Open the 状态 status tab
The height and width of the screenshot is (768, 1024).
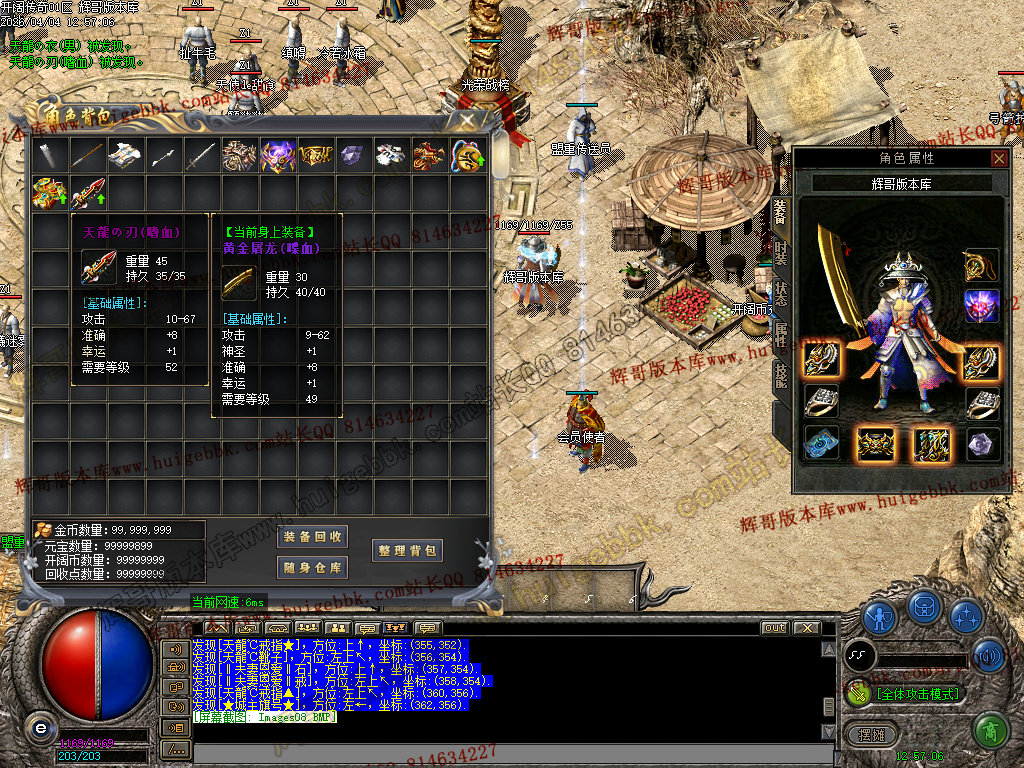[x=781, y=293]
